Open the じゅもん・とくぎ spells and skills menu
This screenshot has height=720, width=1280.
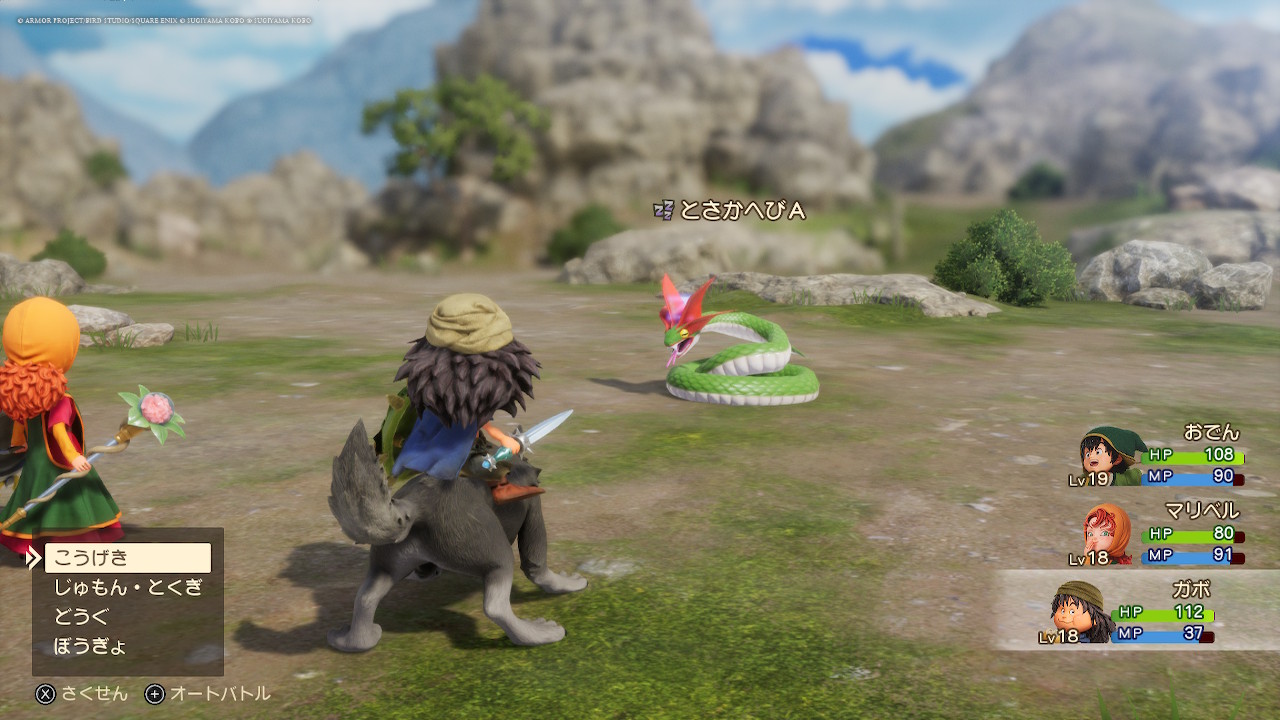(x=127, y=587)
